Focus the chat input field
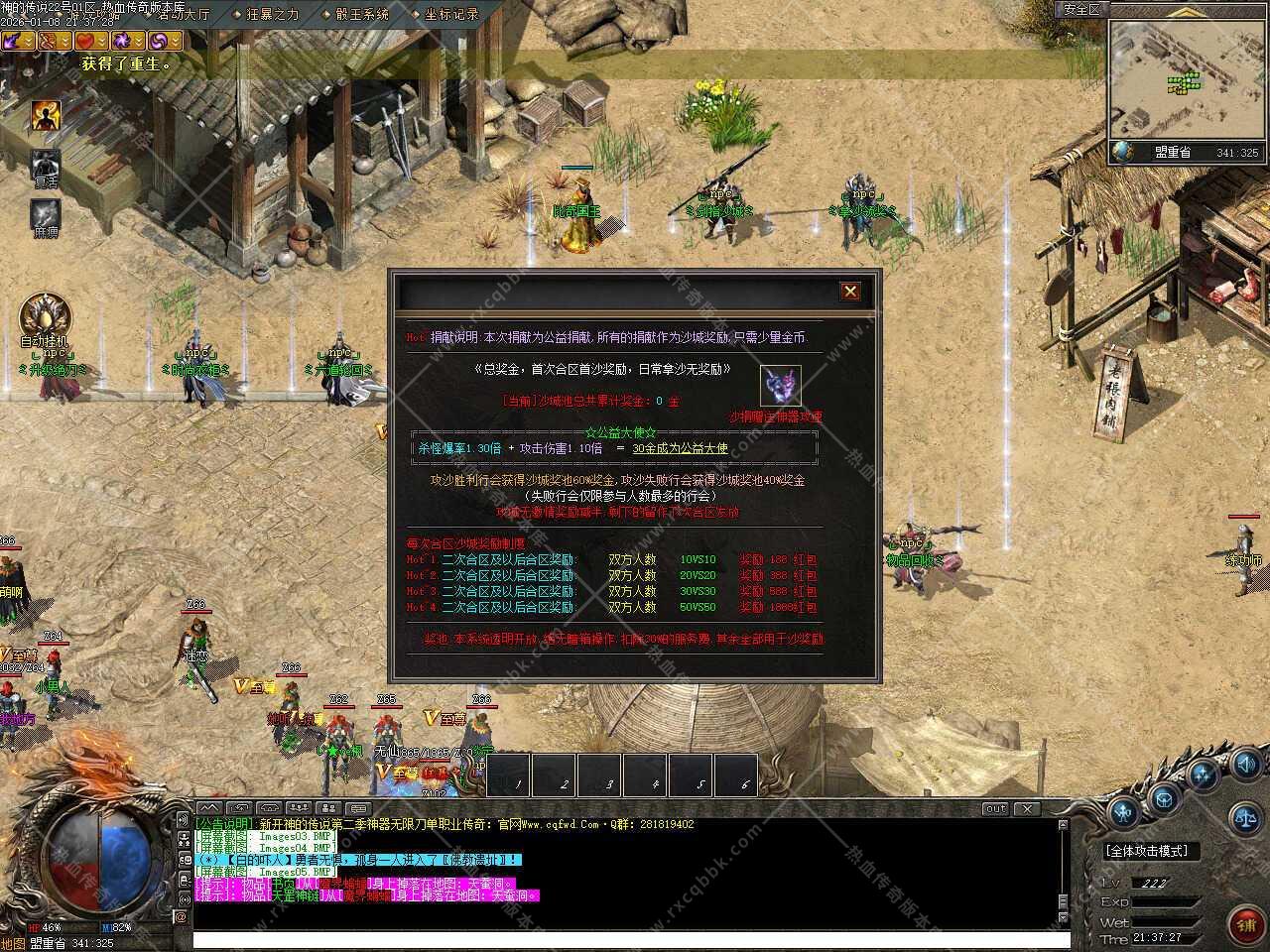Viewport: 1270px width, 952px height. [x=625, y=939]
